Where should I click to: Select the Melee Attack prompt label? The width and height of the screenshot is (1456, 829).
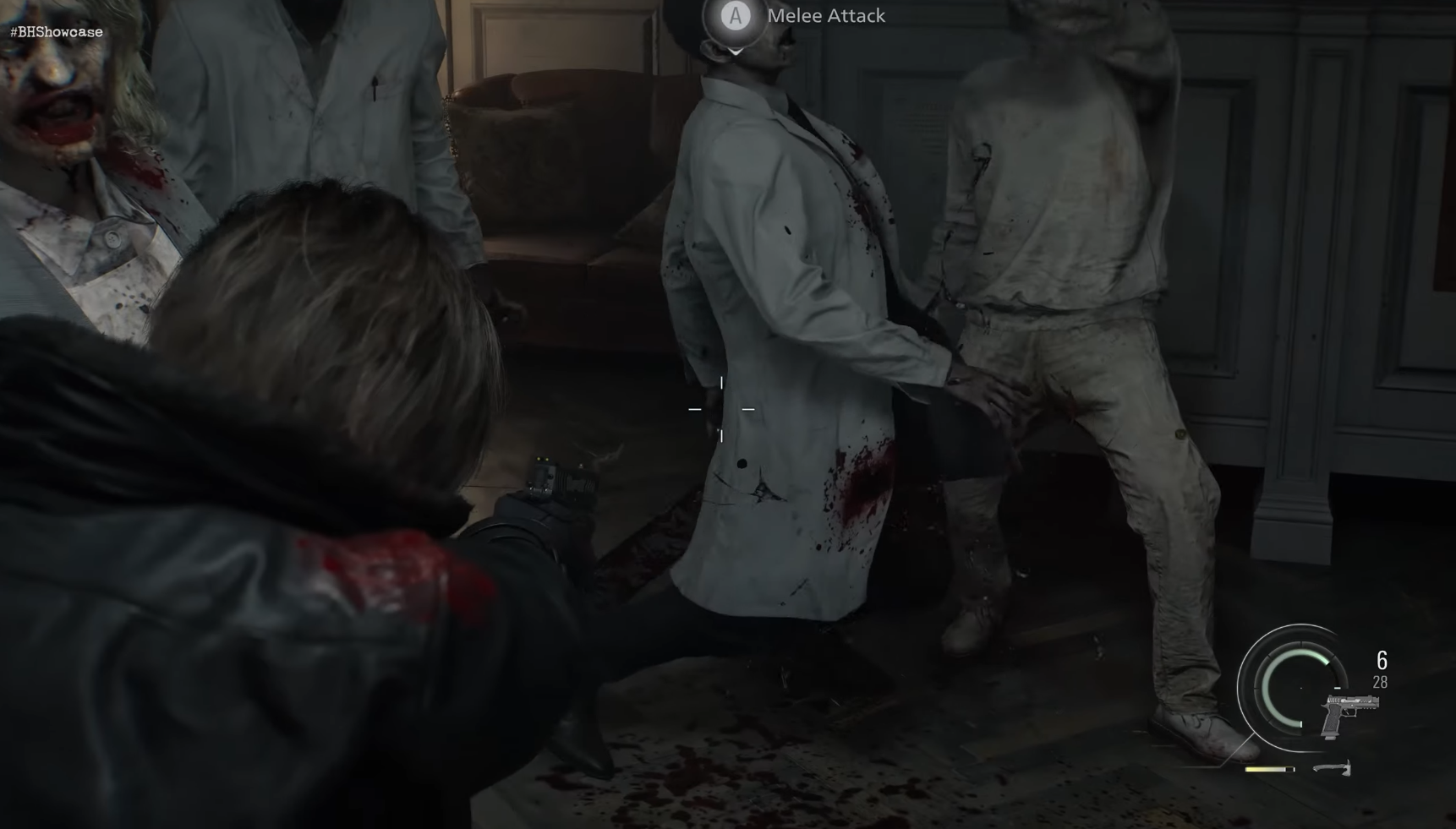[x=824, y=15]
